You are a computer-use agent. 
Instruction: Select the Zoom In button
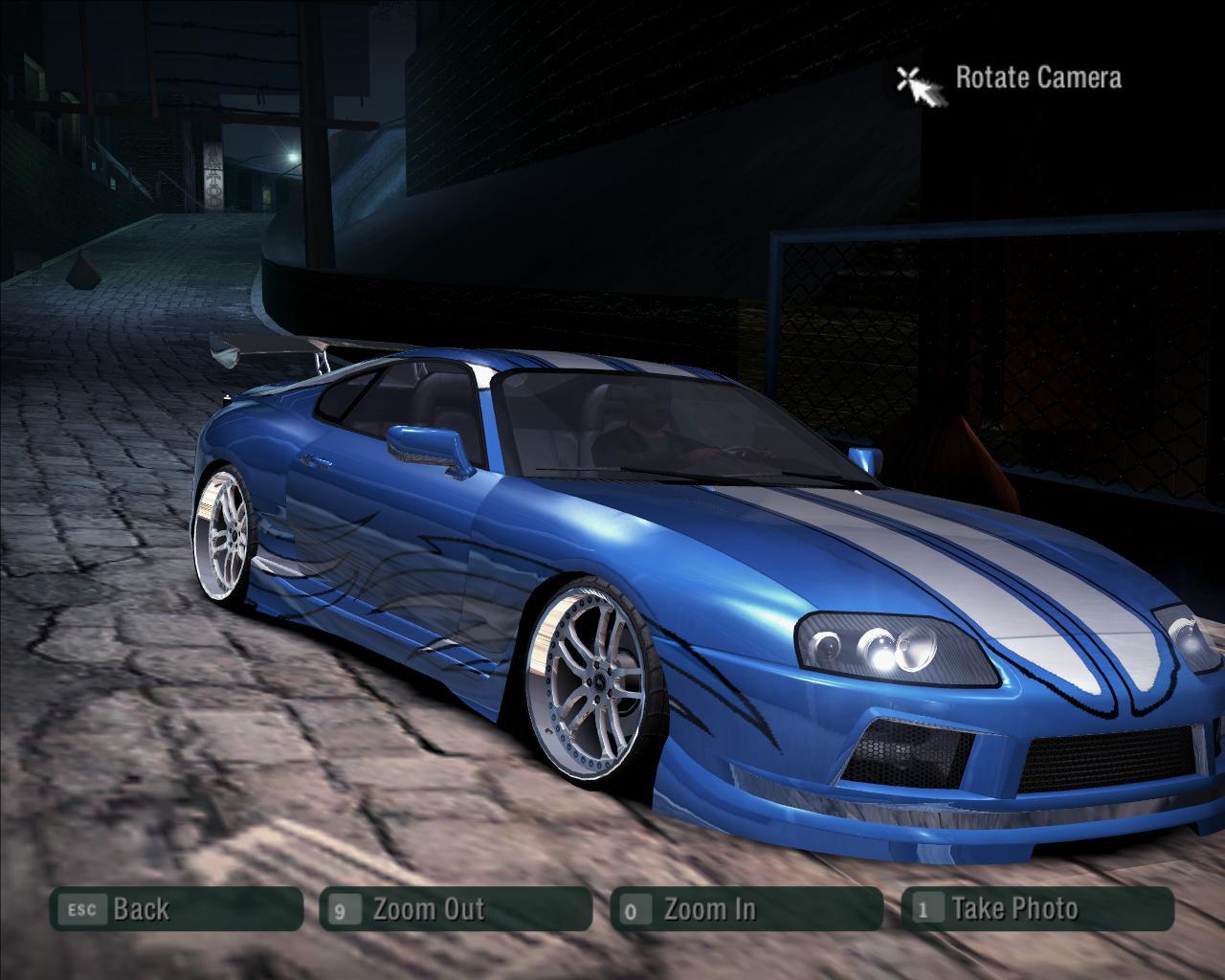pos(746,909)
